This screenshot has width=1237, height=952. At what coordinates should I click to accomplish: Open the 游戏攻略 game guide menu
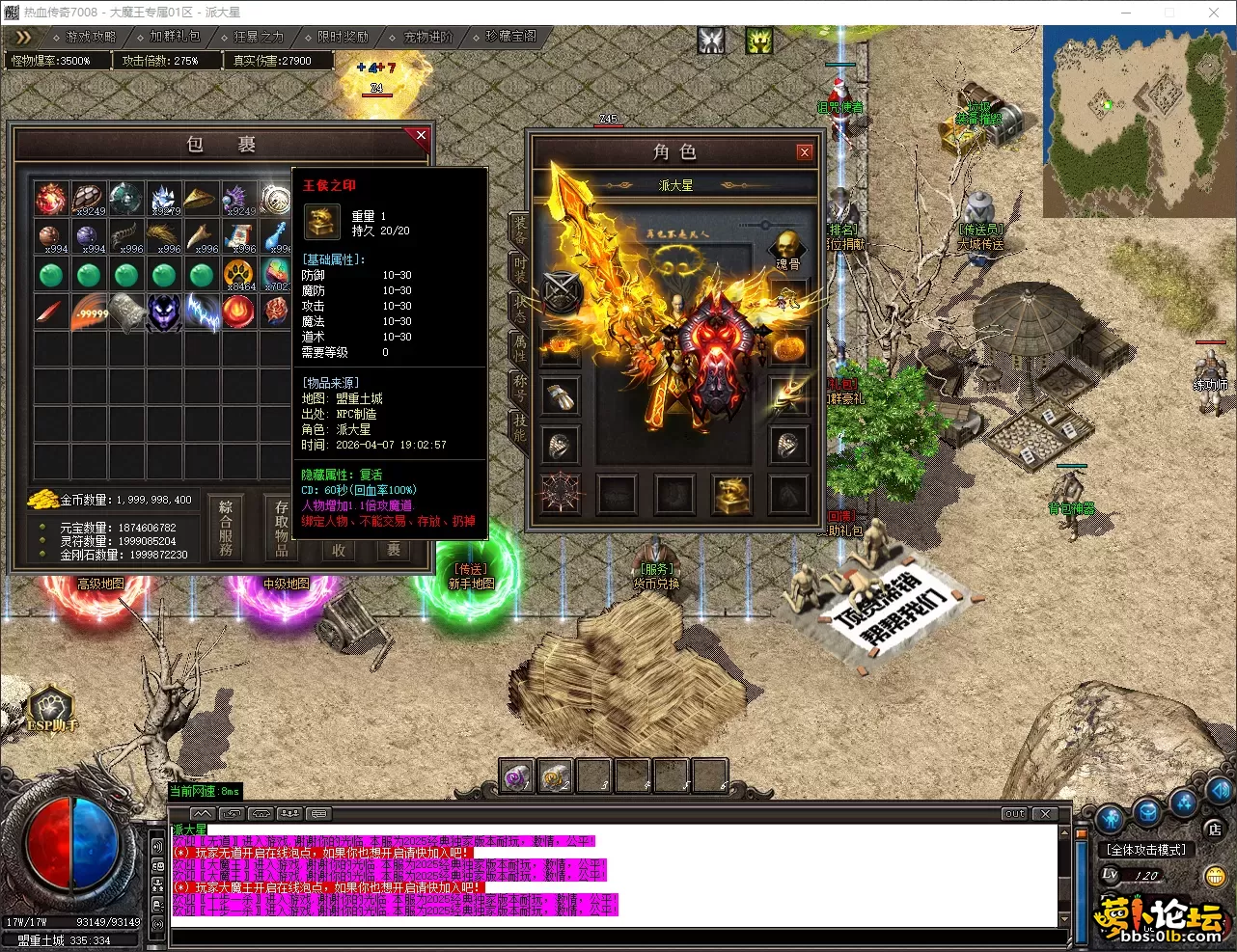point(91,37)
